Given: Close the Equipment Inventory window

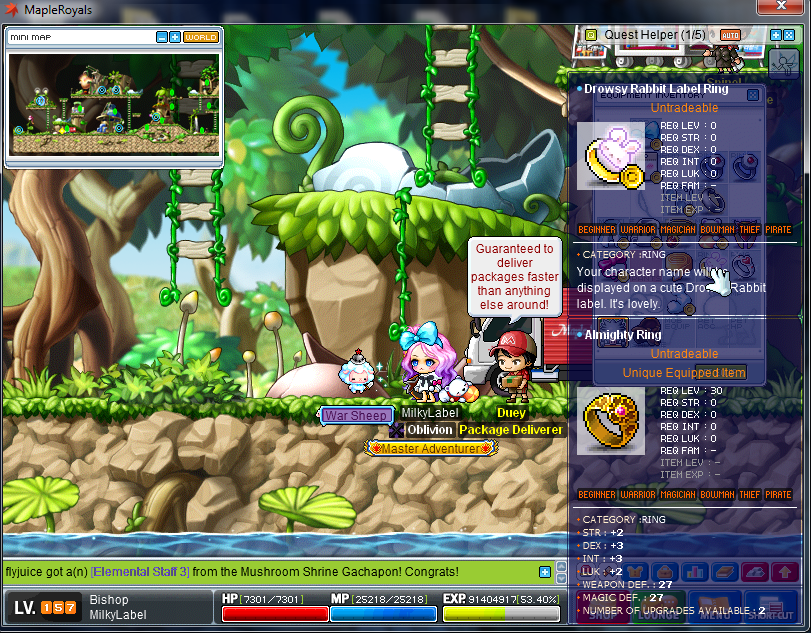Looking at the screenshot, I should click(752, 95).
